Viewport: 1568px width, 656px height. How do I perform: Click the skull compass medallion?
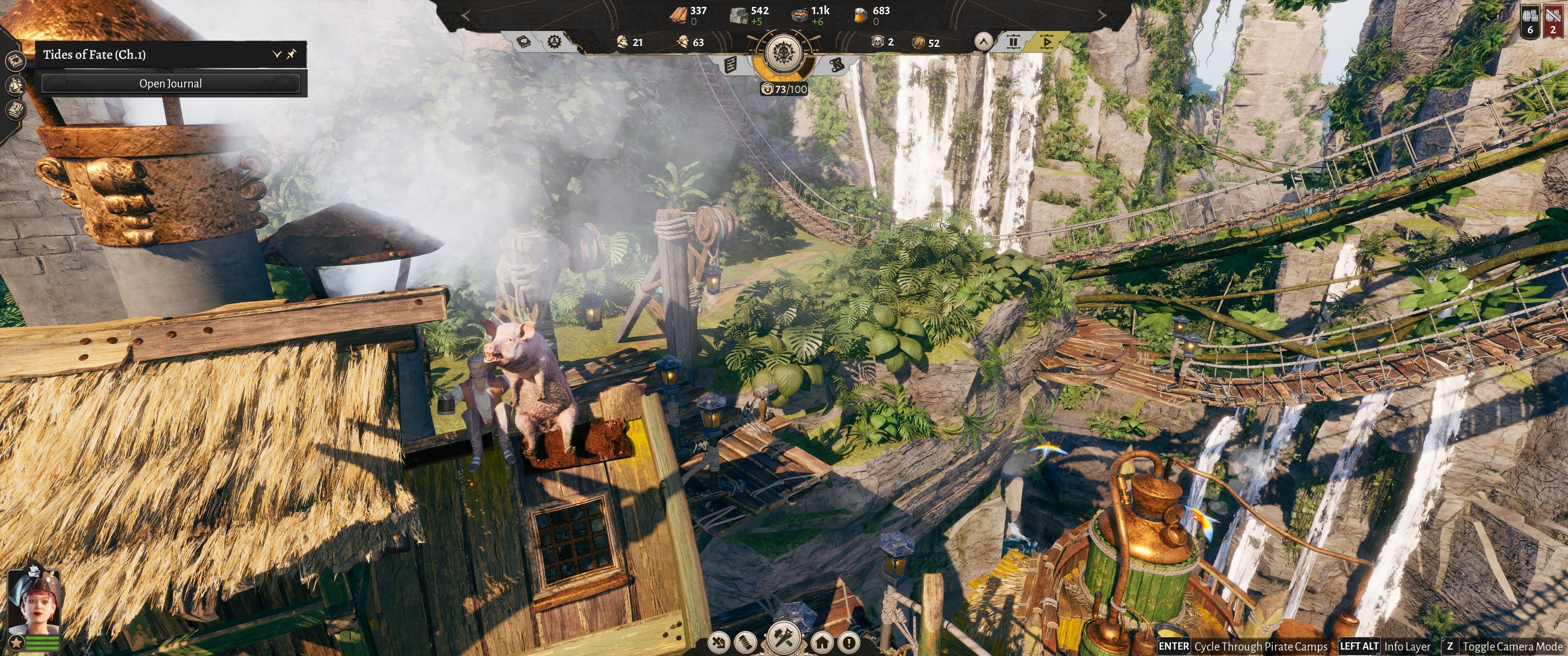click(x=784, y=54)
